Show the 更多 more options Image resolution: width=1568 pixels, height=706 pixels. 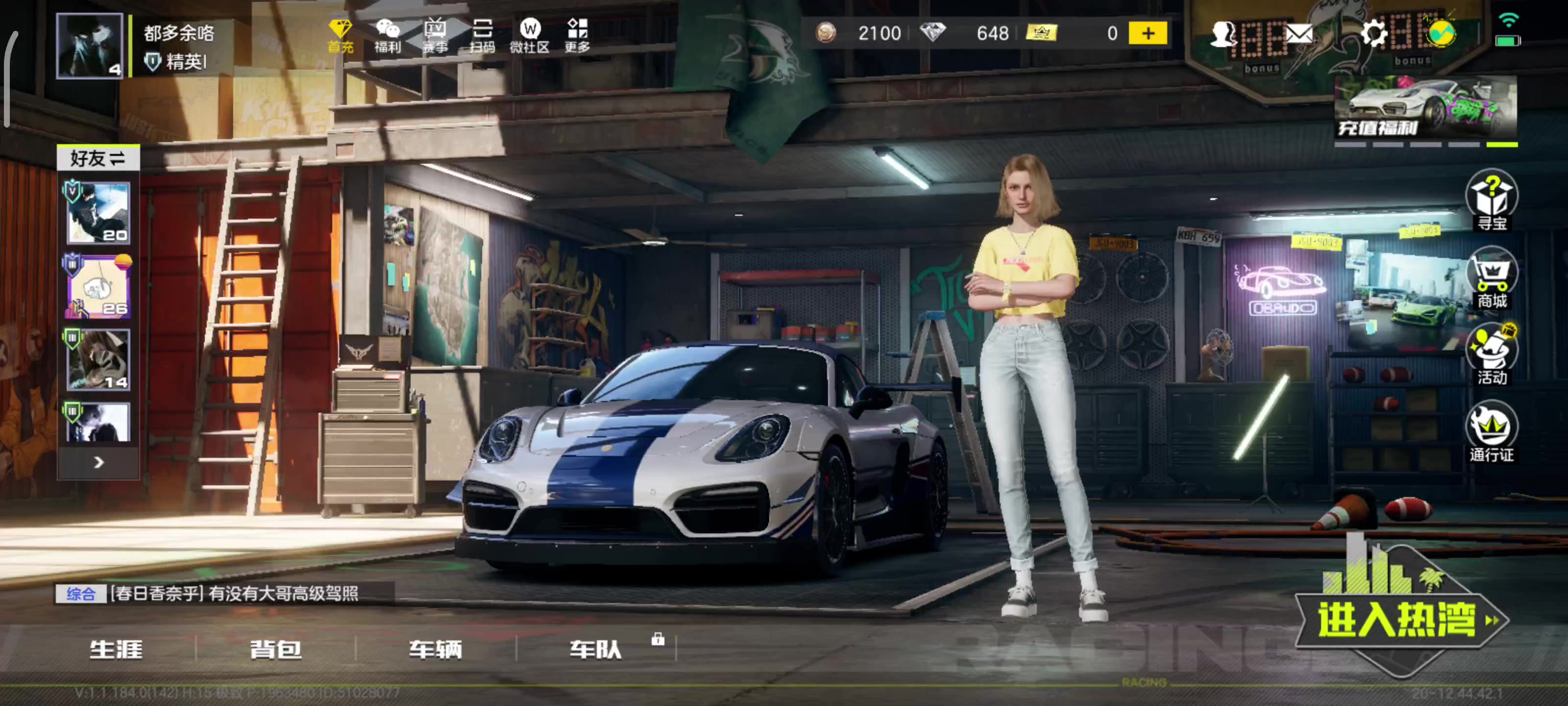[x=577, y=35]
